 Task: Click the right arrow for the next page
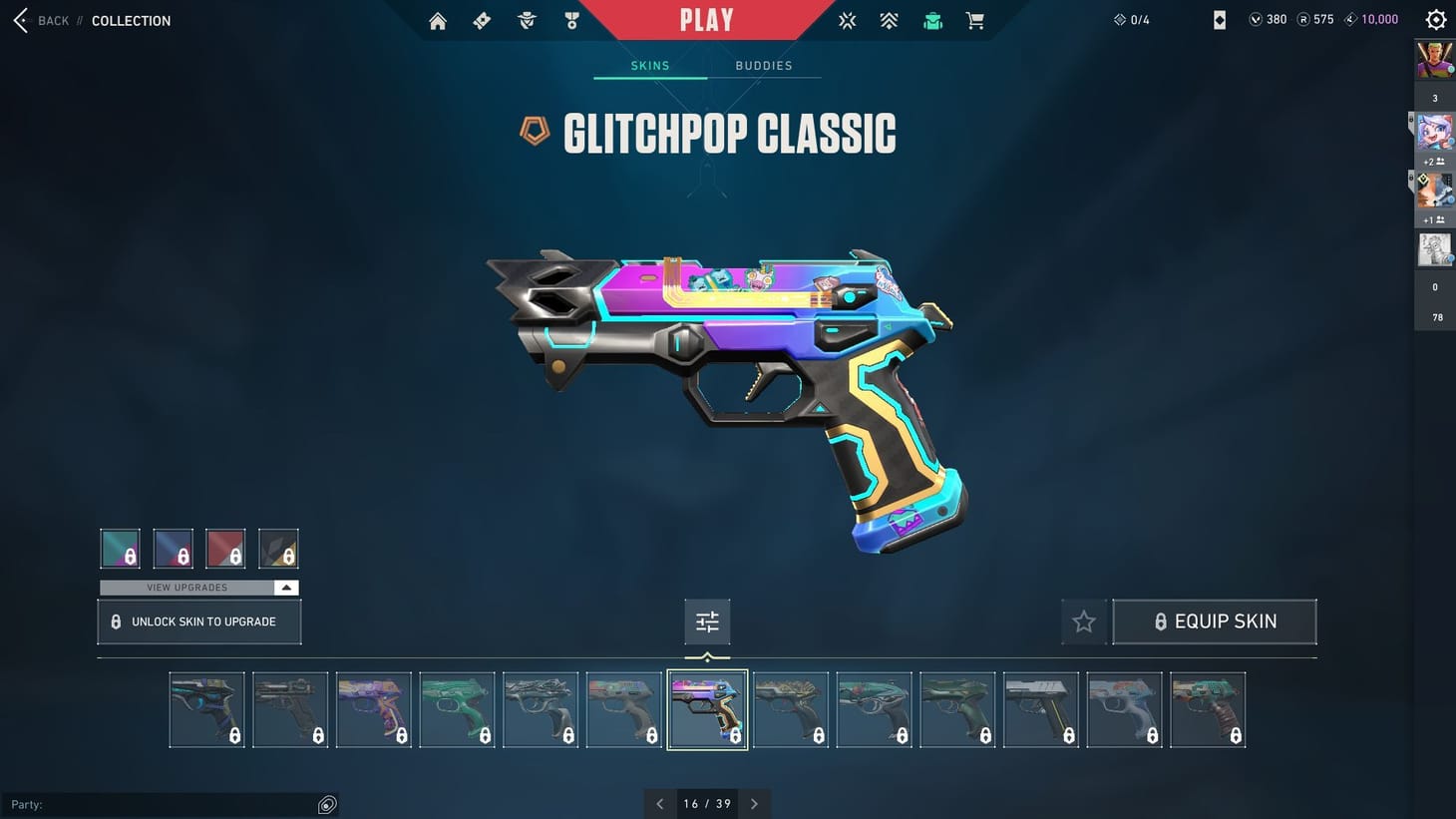coord(755,803)
